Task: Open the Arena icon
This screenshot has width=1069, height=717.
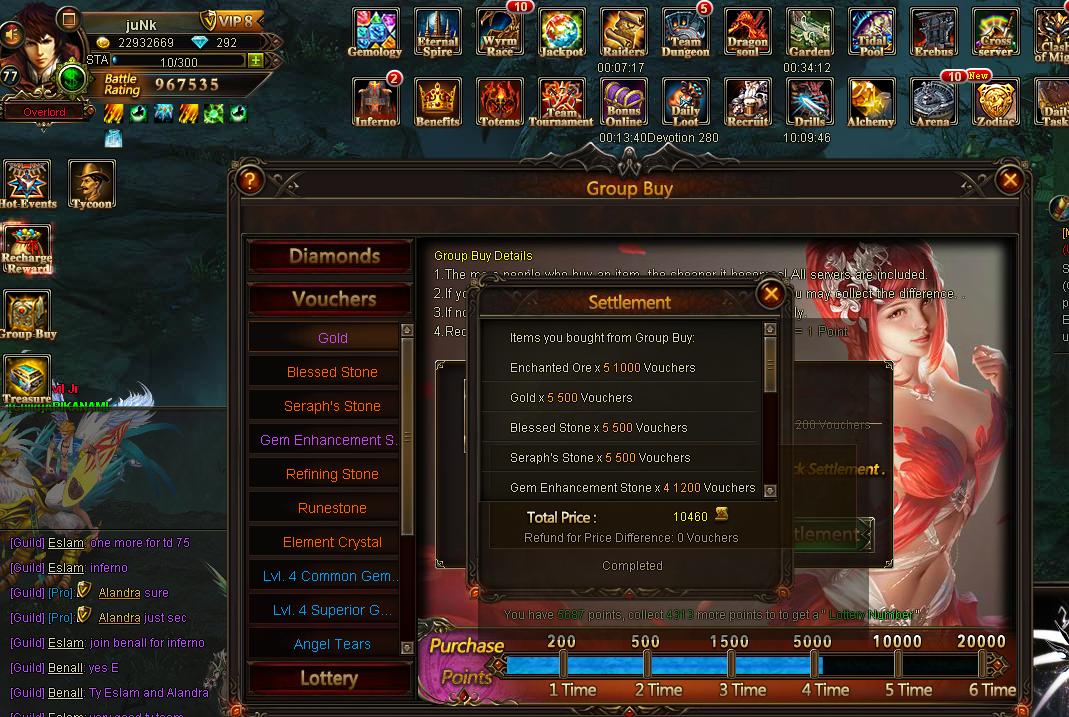Action: click(x=933, y=102)
